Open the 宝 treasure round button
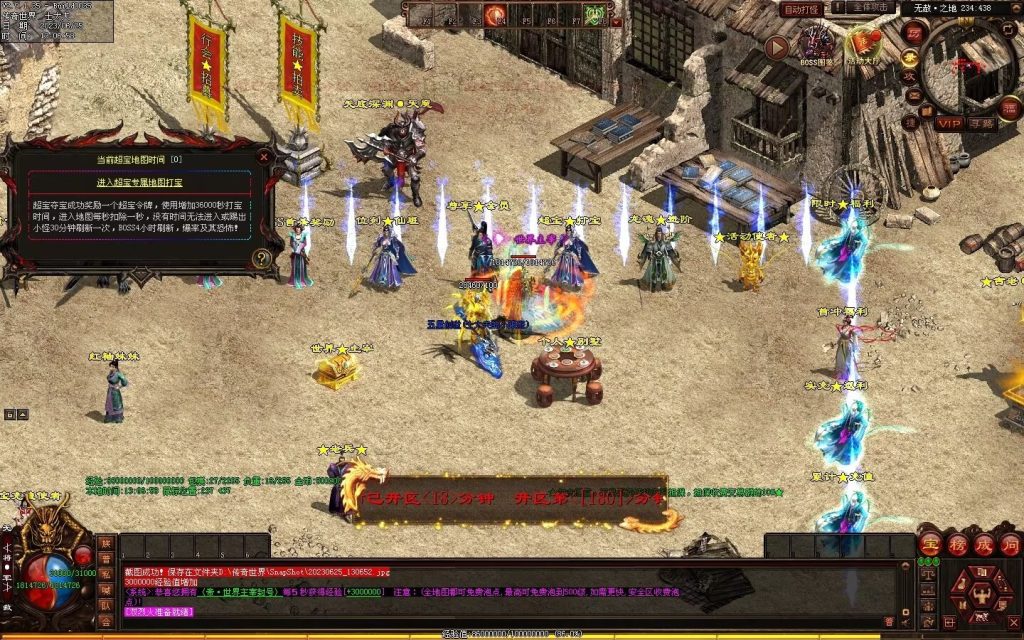Image resolution: width=1024 pixels, height=640 pixels. pyautogui.click(x=930, y=545)
